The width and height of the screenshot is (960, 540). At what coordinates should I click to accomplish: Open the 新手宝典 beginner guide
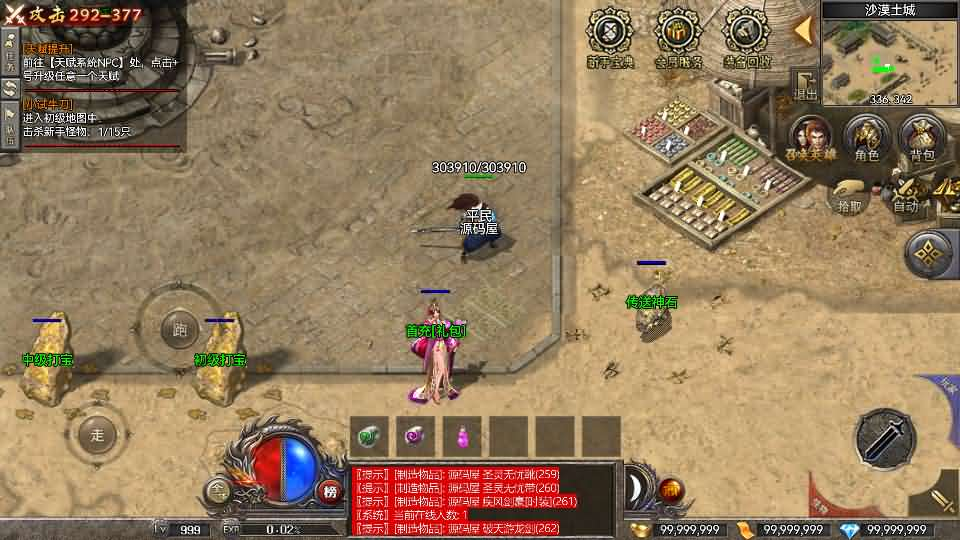point(610,38)
